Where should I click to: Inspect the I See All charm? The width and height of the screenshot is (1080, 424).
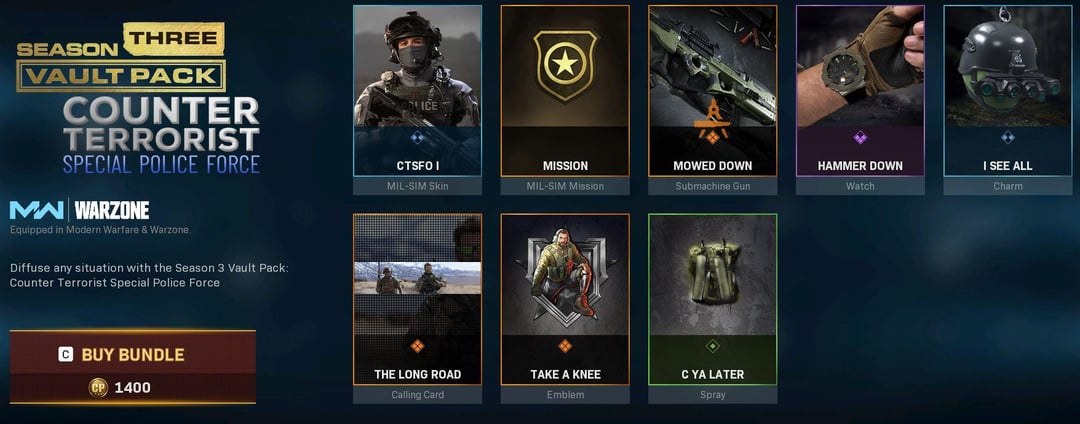(1007, 91)
